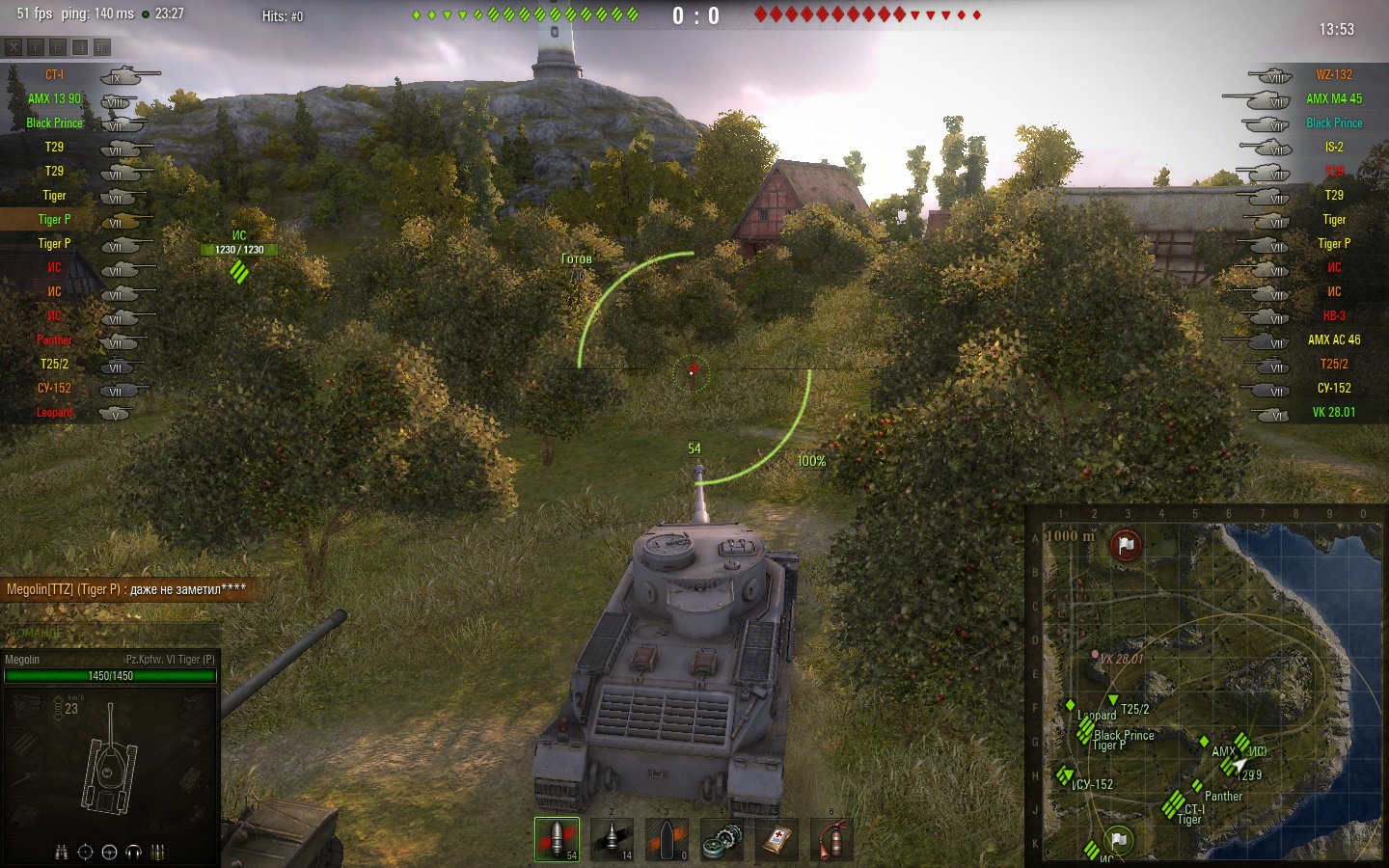Screen dimensions: 1389x868
Task: Click the minimap in the corner
Action: [x=1204, y=687]
